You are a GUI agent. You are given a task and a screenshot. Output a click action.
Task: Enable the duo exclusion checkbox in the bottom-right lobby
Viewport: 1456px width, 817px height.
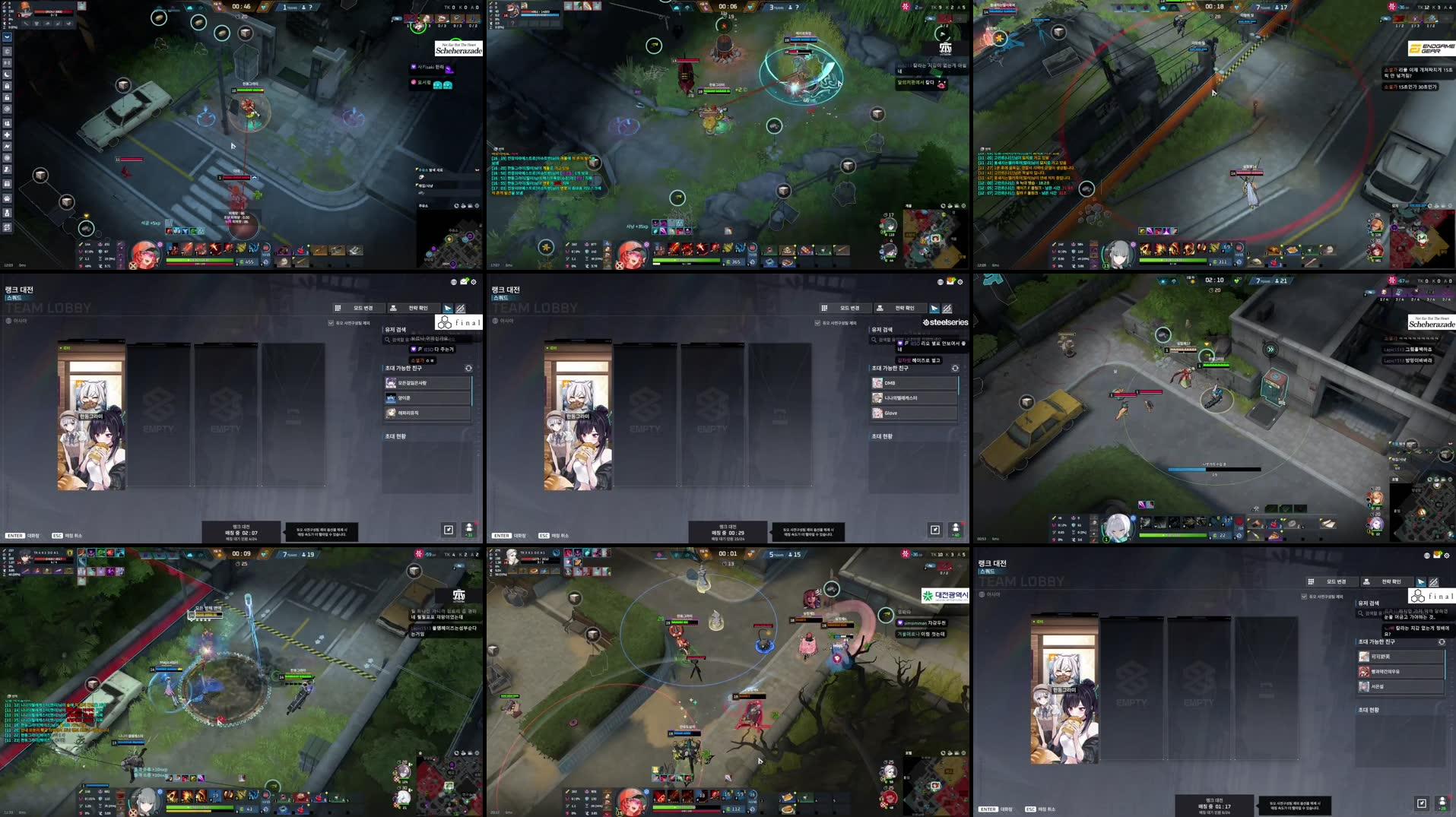point(1305,597)
